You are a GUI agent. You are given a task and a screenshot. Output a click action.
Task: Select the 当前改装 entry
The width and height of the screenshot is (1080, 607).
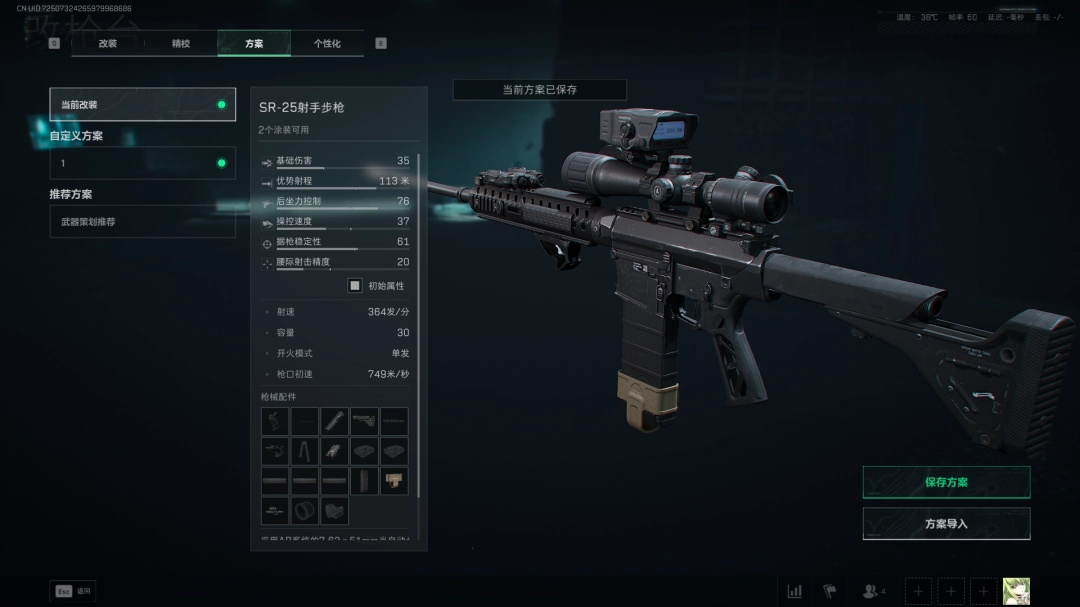pos(142,105)
